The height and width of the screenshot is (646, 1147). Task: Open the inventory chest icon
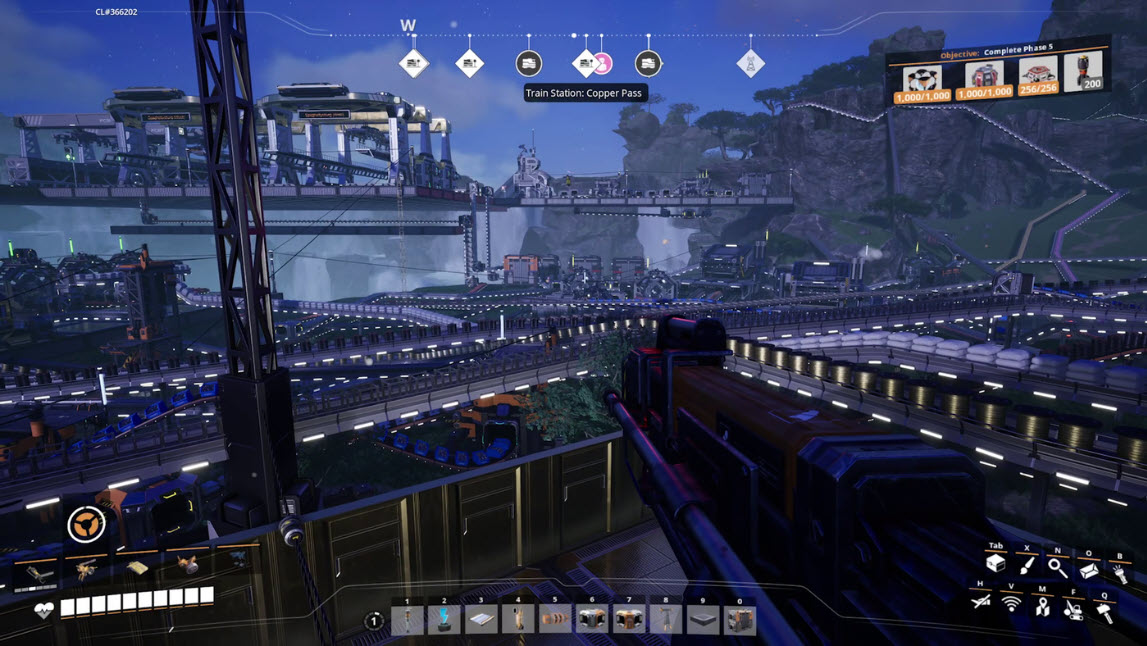(x=995, y=566)
